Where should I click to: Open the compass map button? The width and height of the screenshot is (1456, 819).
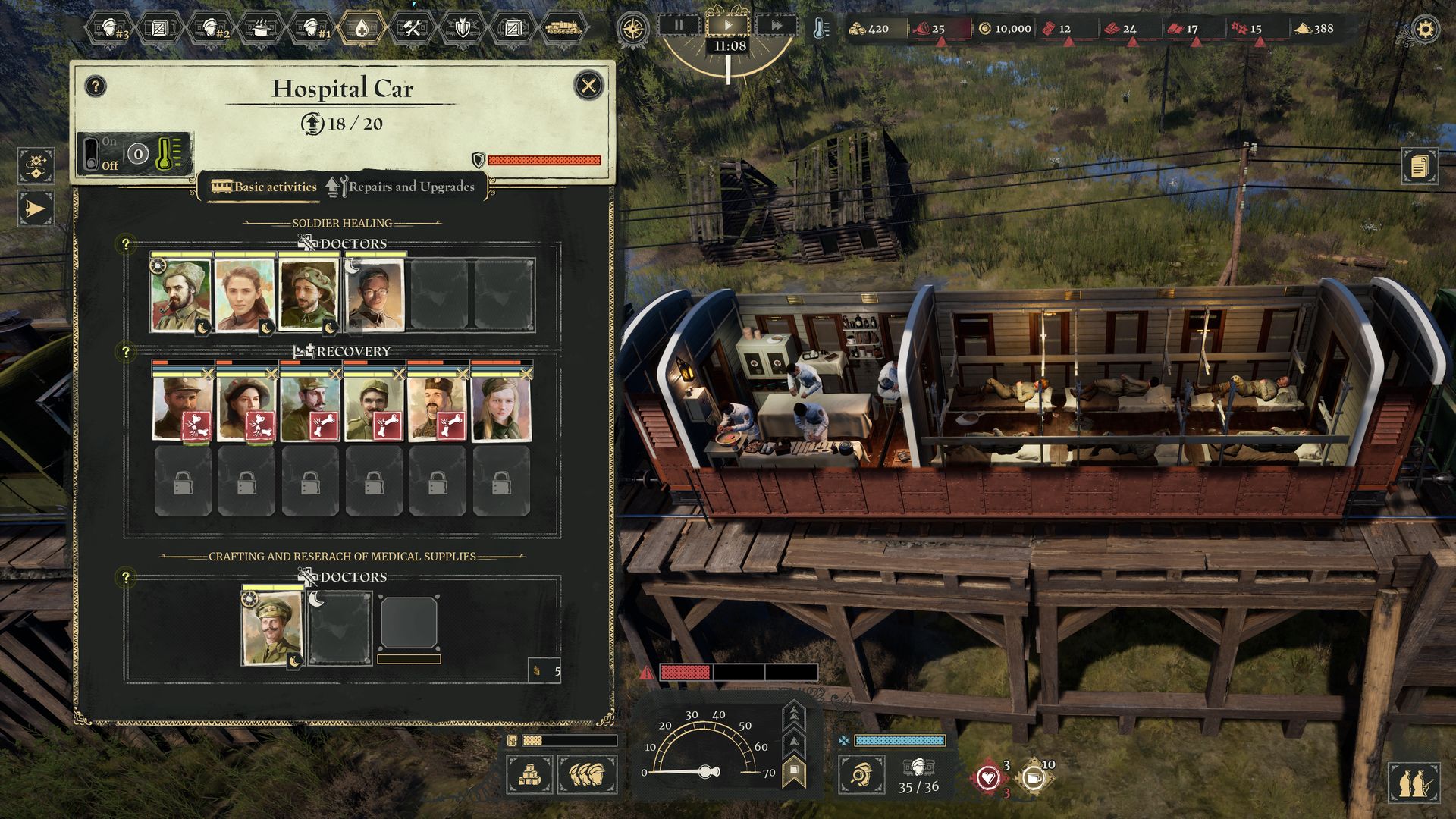(x=632, y=30)
